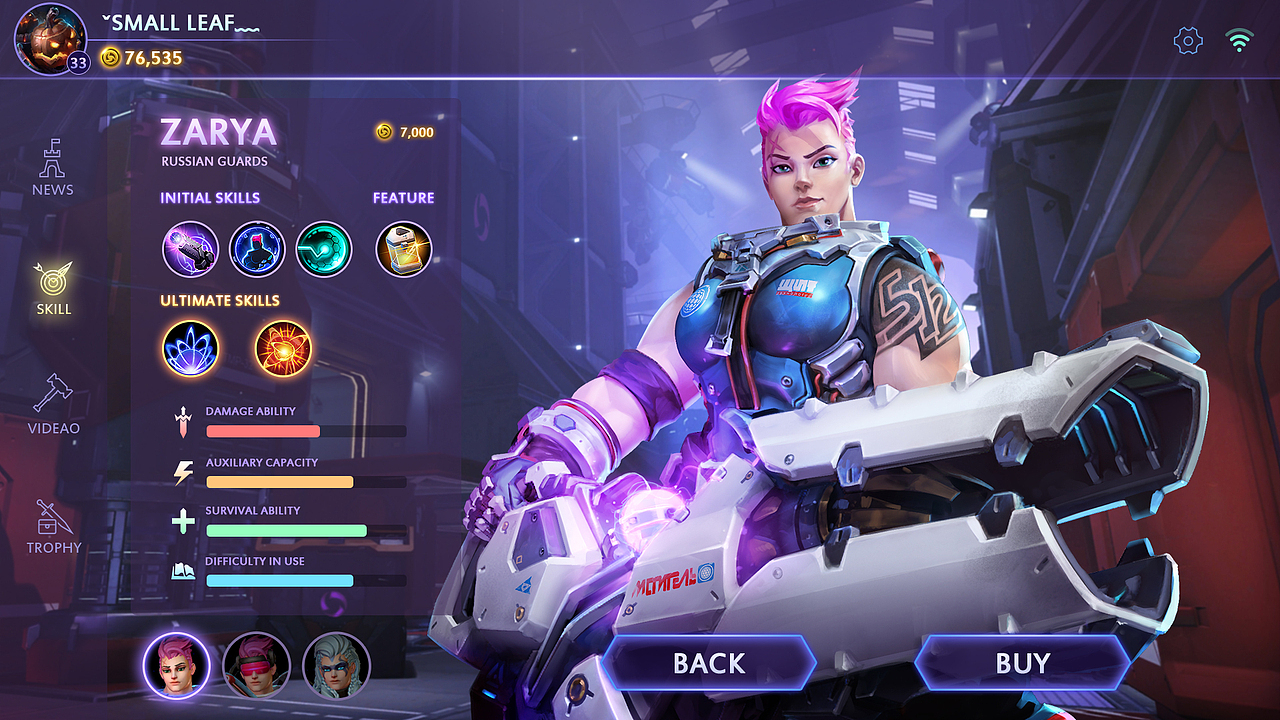Open the green energy orb skill icon
The image size is (1280, 720).
click(324, 249)
